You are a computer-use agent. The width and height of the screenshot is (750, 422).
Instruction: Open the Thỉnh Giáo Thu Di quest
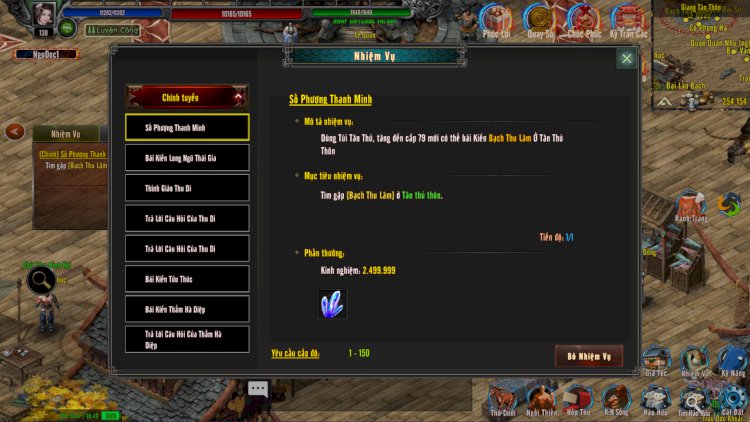[x=187, y=188]
